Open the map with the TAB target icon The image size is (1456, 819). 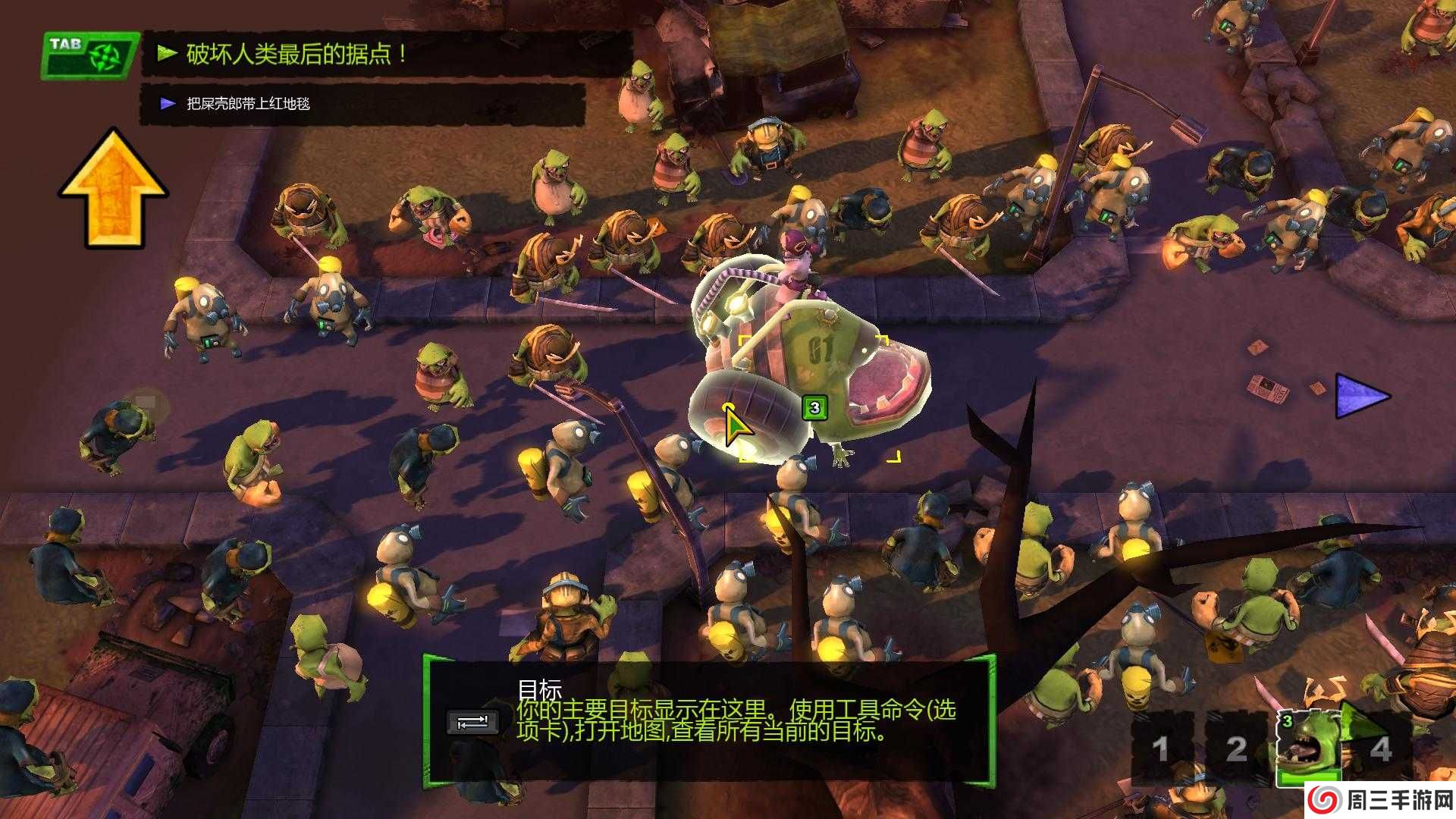tap(90, 55)
